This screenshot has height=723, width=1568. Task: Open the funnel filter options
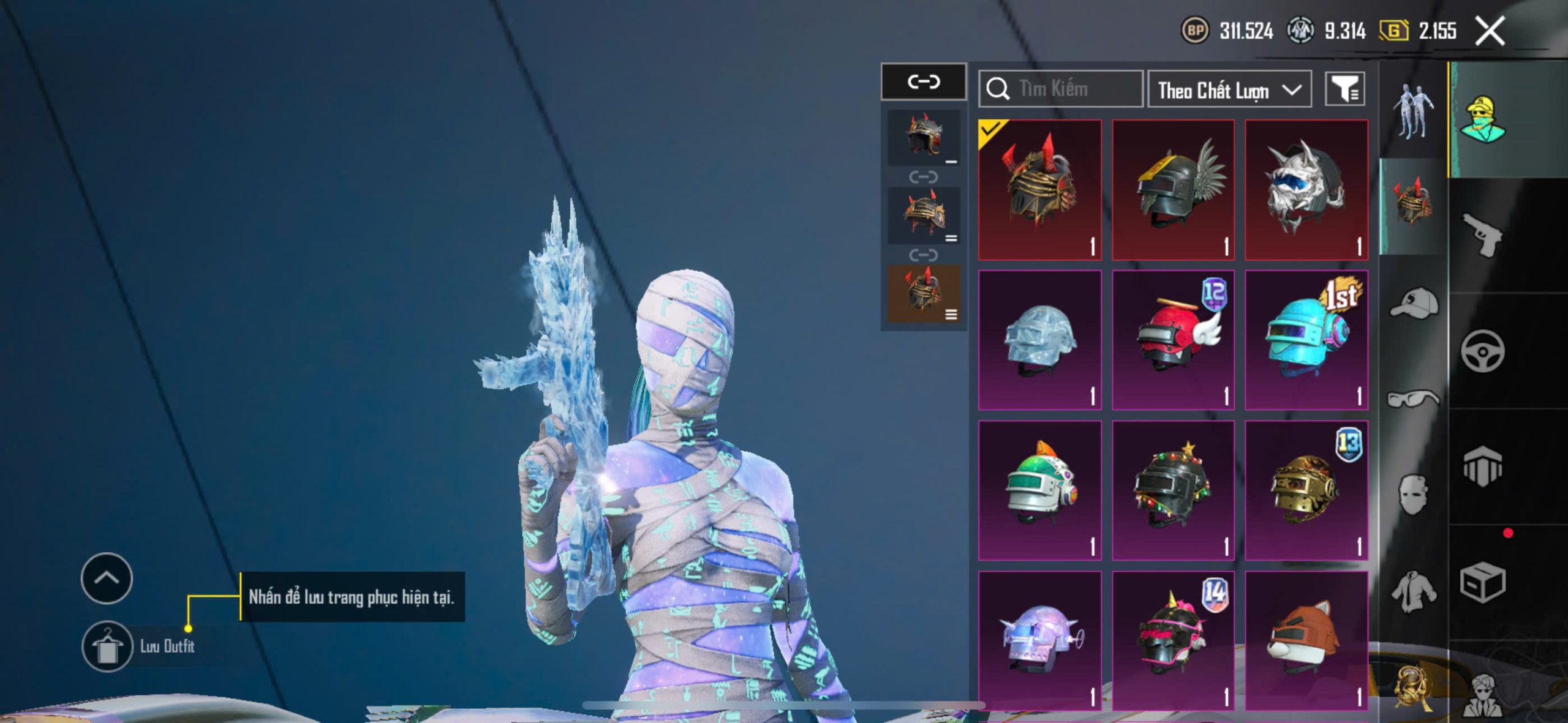click(x=1344, y=89)
